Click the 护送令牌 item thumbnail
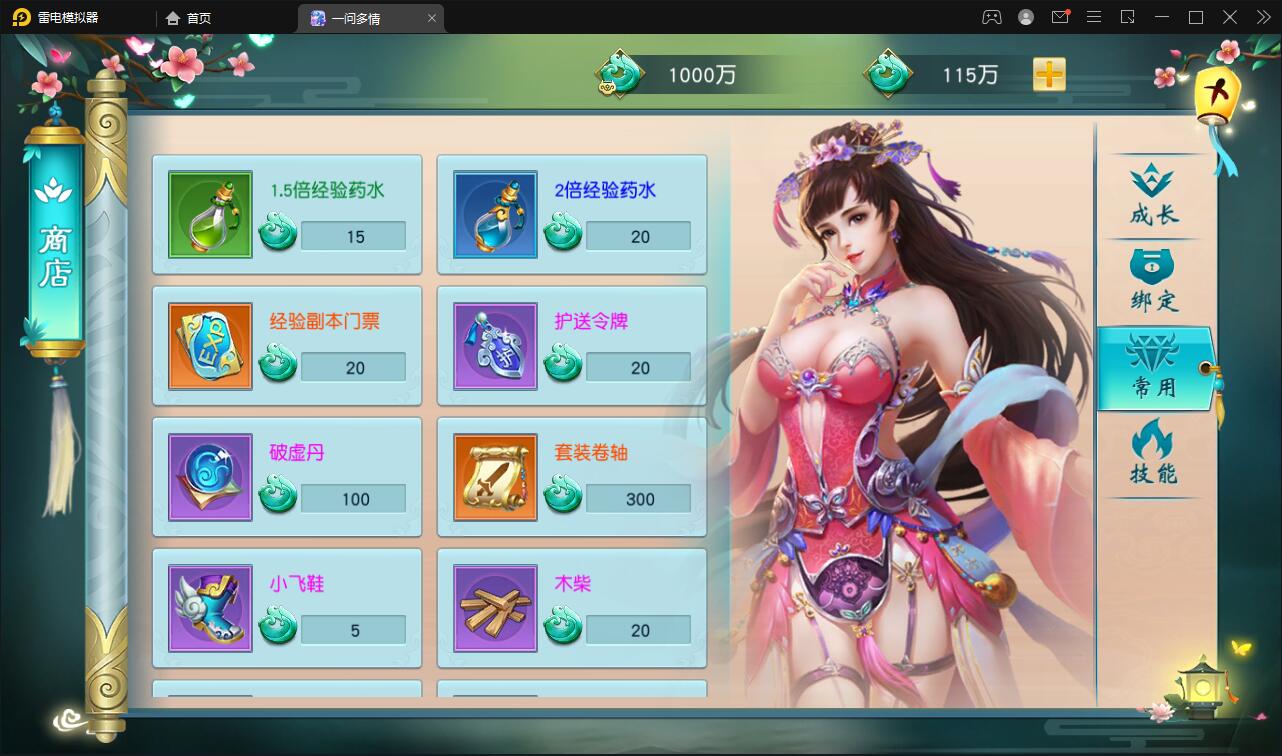This screenshot has height=756, width=1282. pyautogui.click(x=495, y=345)
